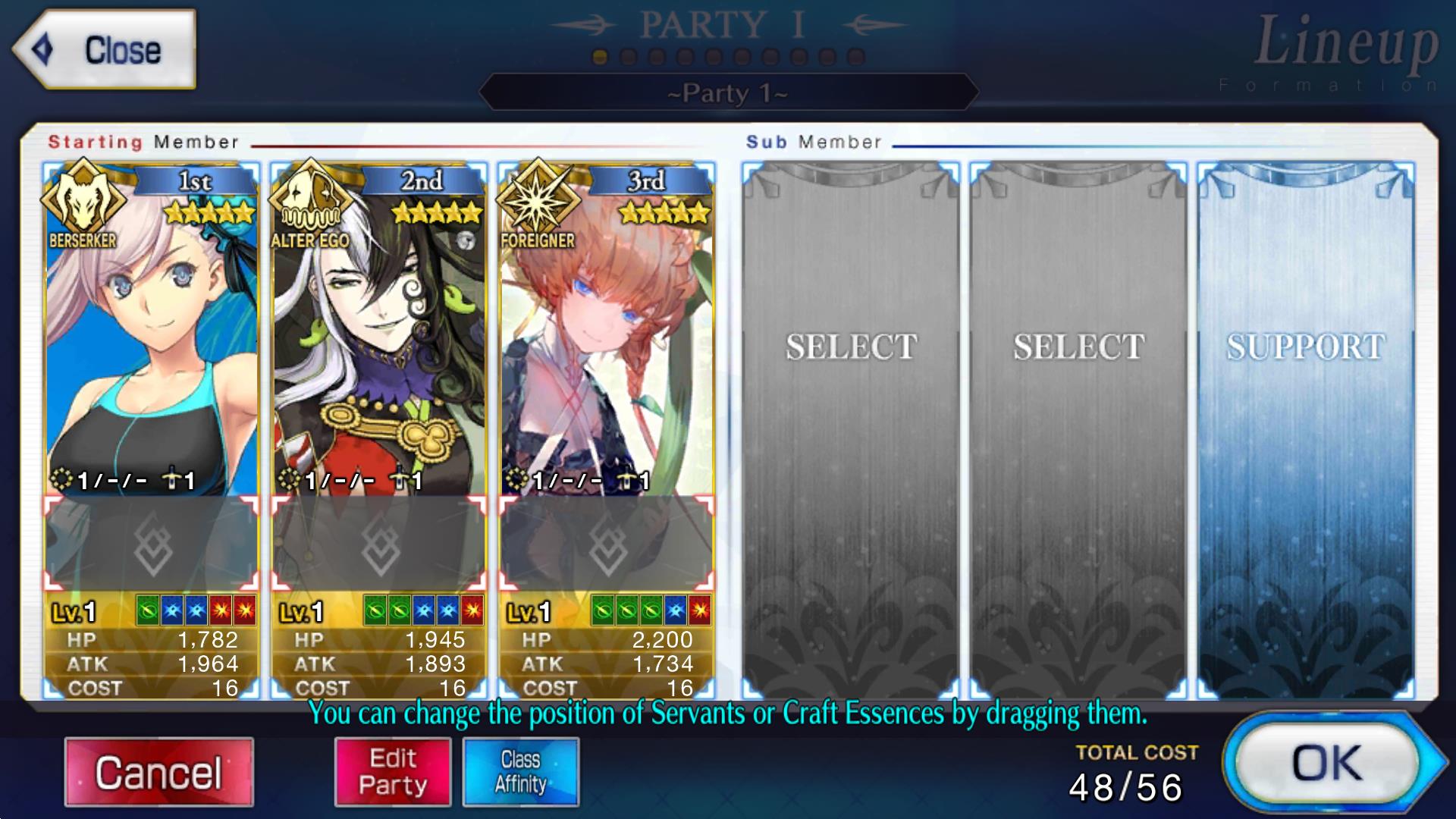Open Edit Party

coord(393,772)
